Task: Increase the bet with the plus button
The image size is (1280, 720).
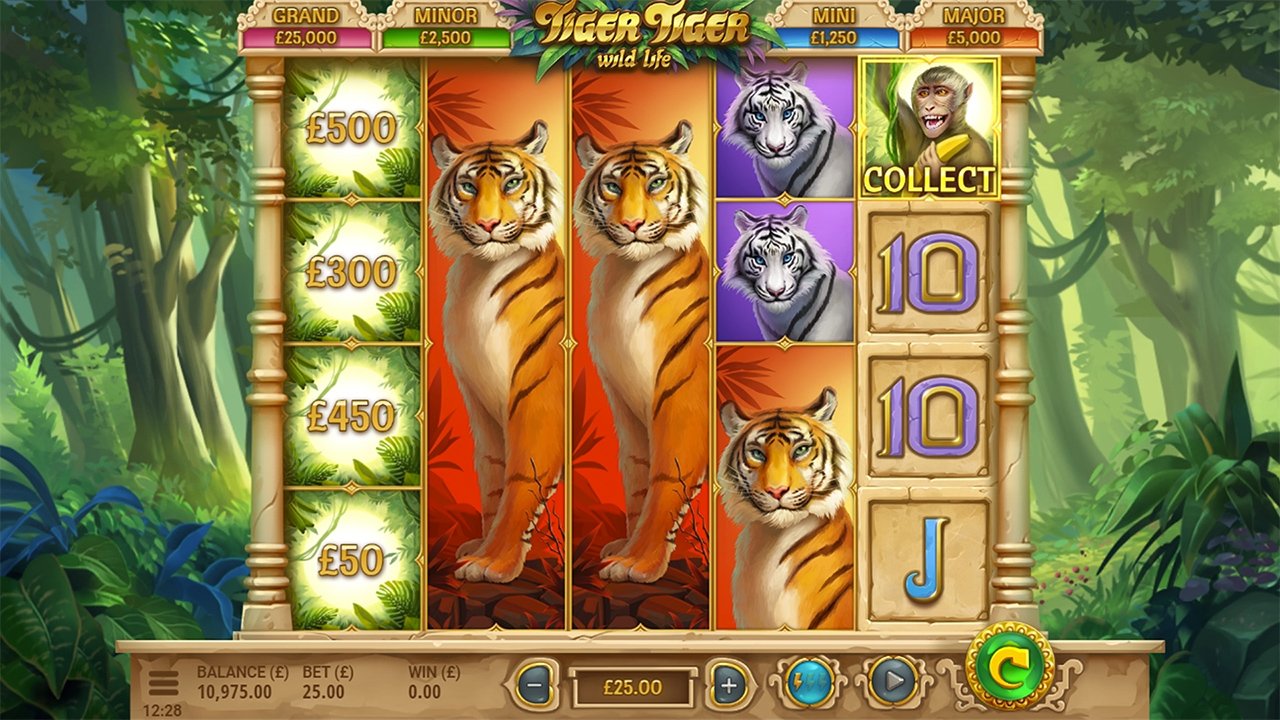Action: click(x=730, y=686)
